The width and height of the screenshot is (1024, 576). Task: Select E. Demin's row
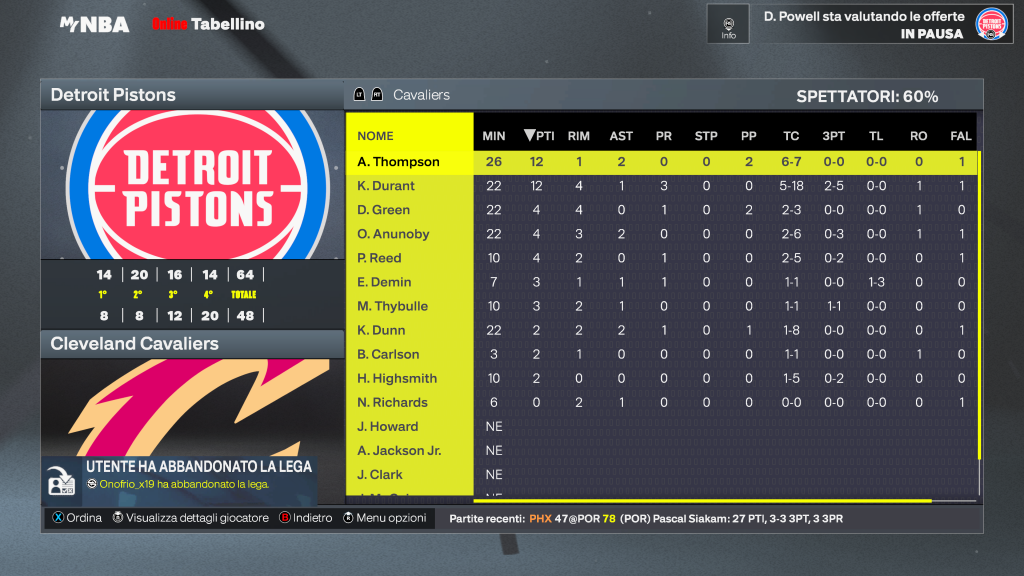[x=384, y=282]
